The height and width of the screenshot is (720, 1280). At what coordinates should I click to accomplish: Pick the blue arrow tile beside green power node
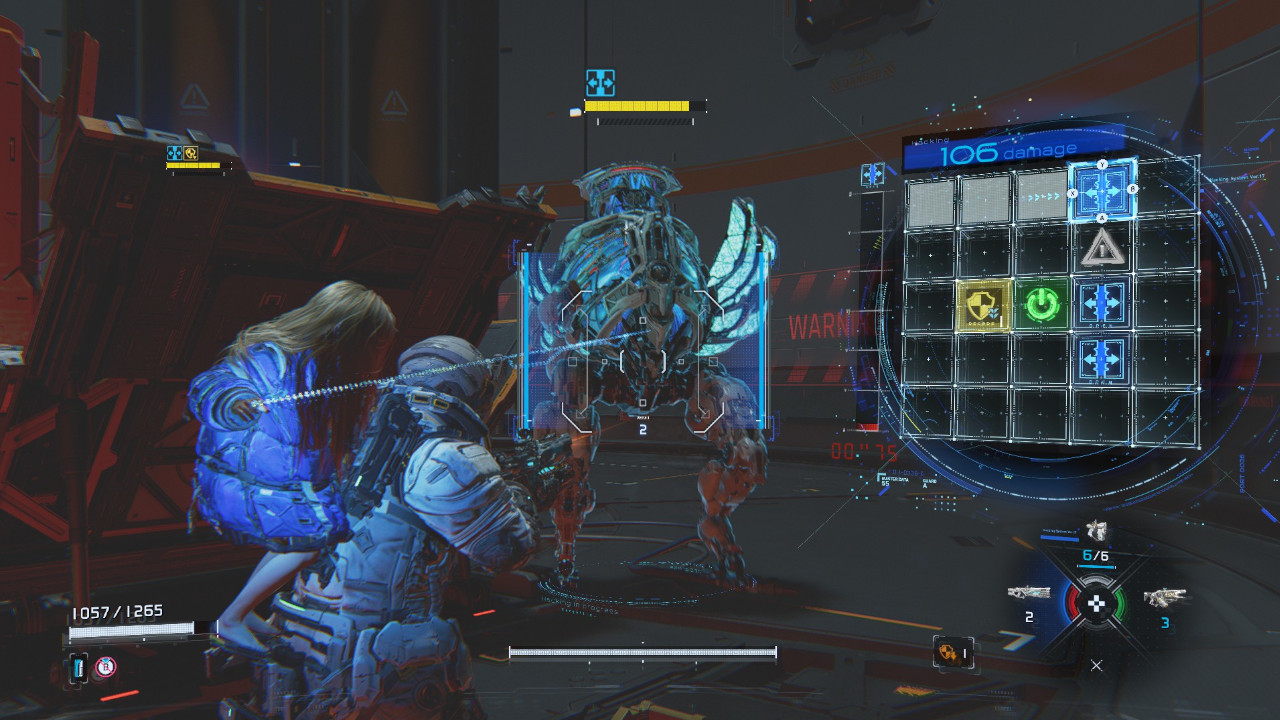(x=1103, y=302)
